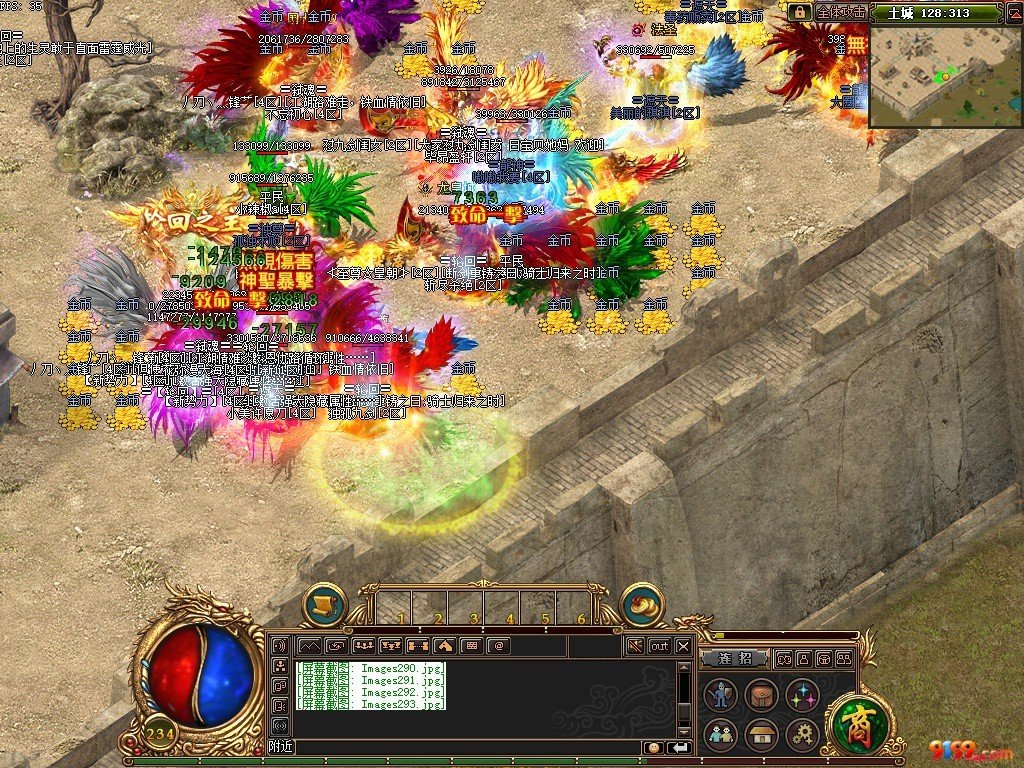Click the house icon button
This screenshot has height=768, width=1024.
click(x=762, y=735)
